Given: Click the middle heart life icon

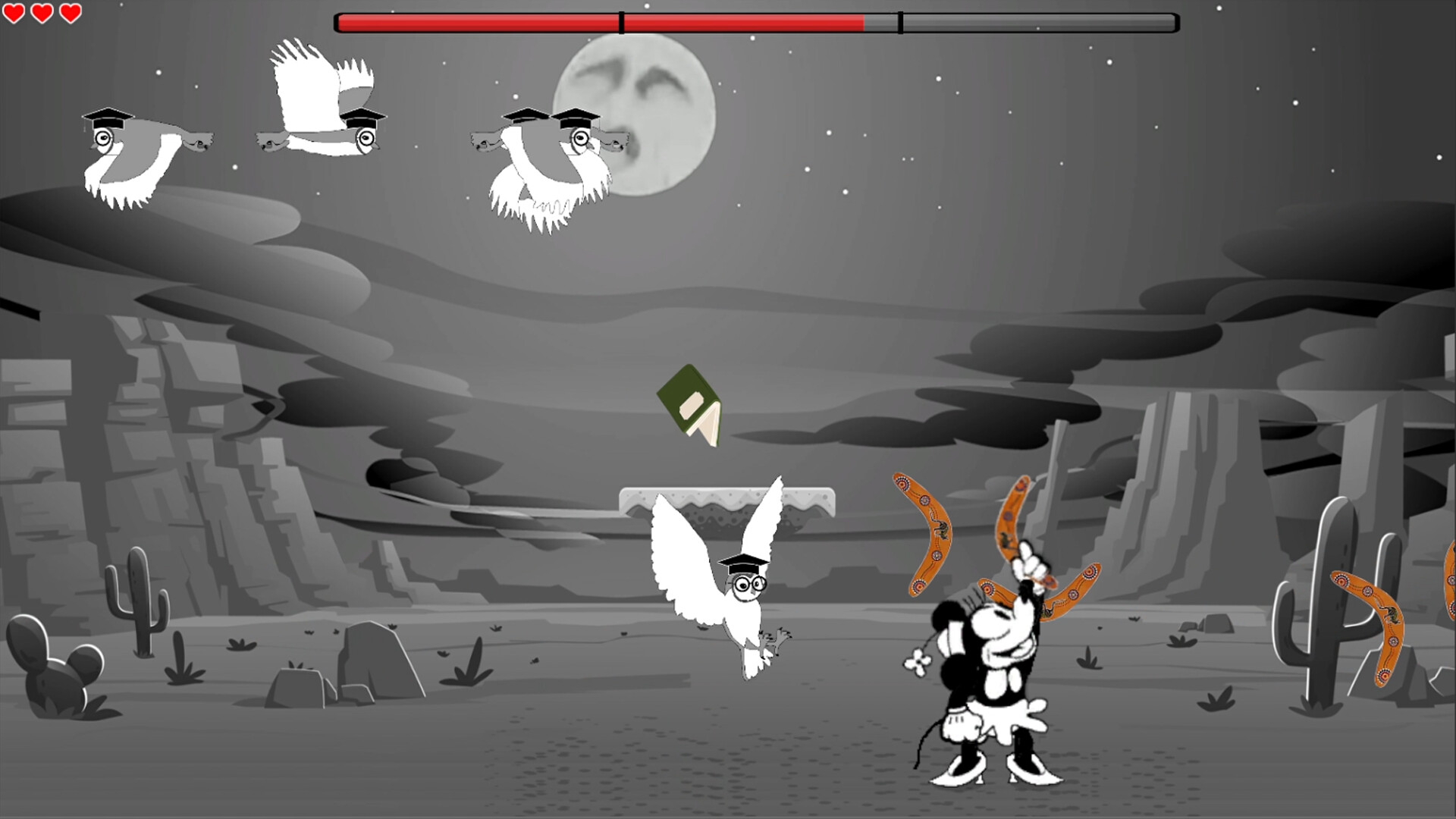Looking at the screenshot, I should 43,13.
